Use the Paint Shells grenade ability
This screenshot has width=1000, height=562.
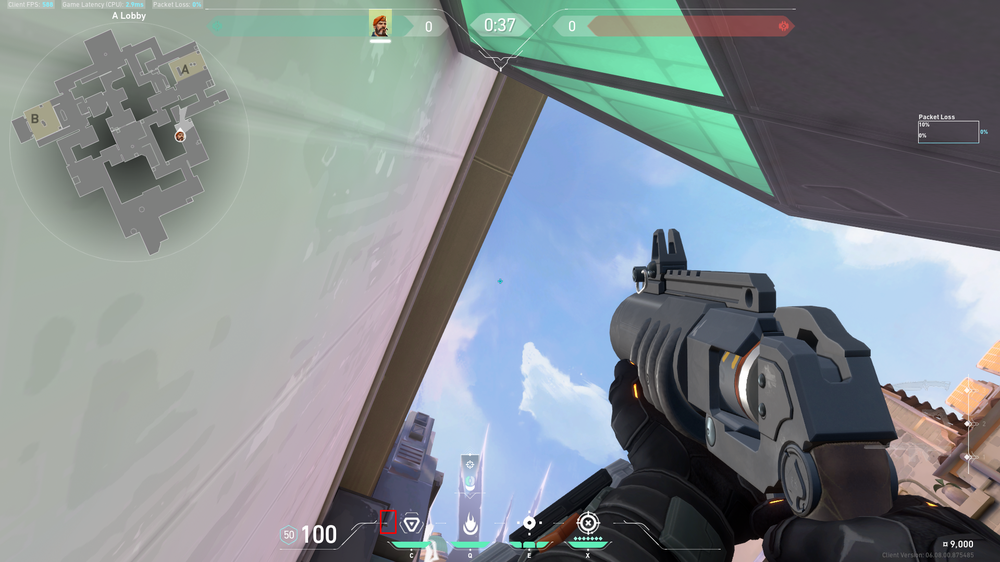pyautogui.click(x=529, y=523)
